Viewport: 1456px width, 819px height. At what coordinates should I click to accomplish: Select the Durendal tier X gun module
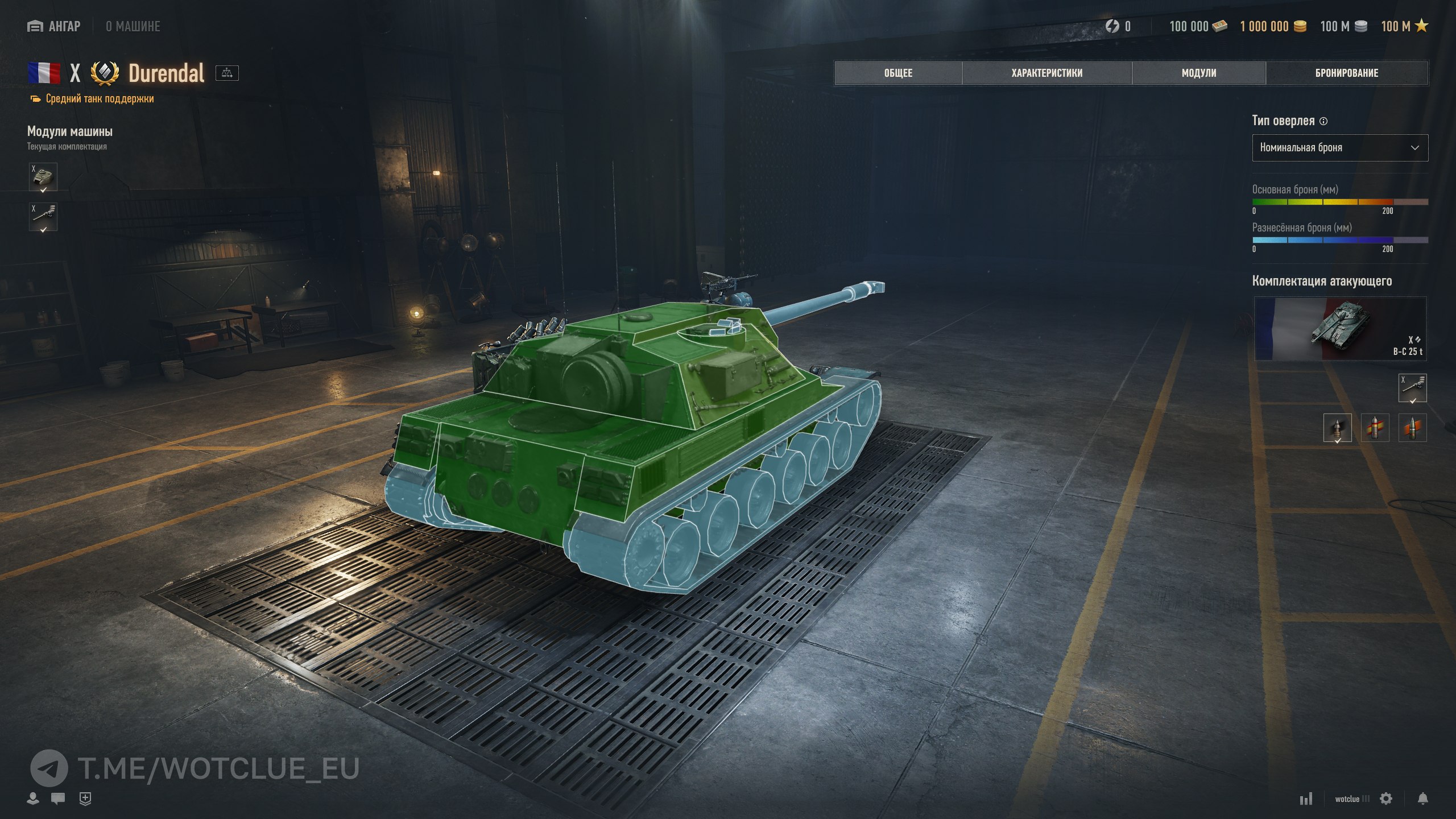43,217
